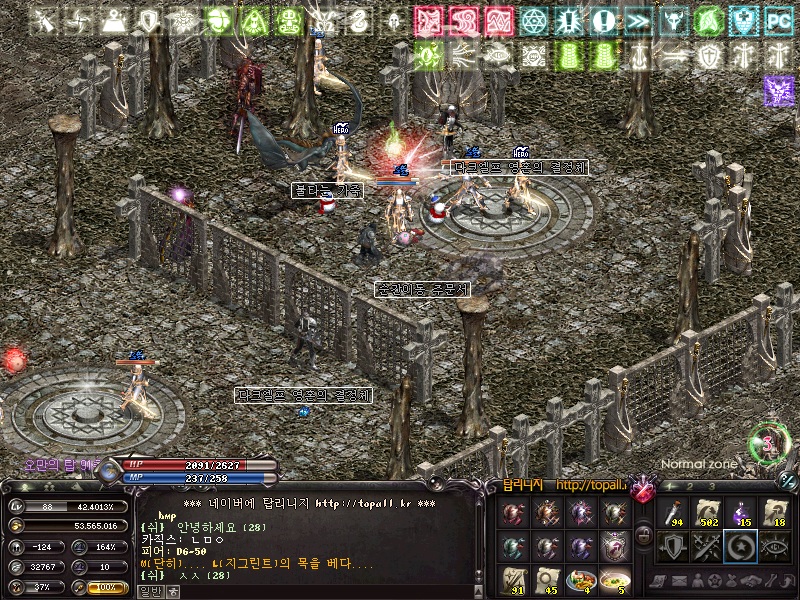Screen dimensions: 800x600
Task: Activate the crossed swords skill
Action: [x=707, y=547]
